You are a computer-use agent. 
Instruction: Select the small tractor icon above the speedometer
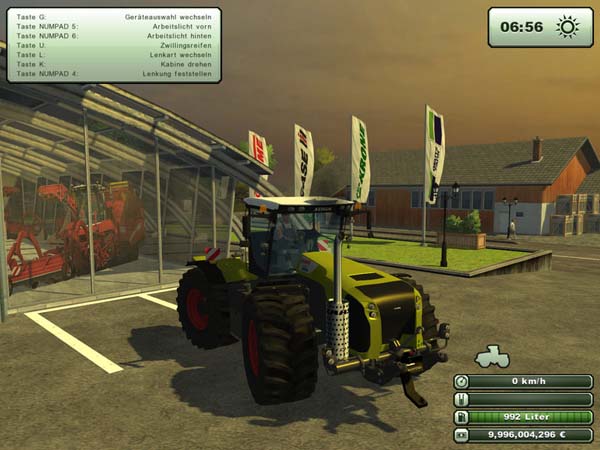tap(491, 357)
